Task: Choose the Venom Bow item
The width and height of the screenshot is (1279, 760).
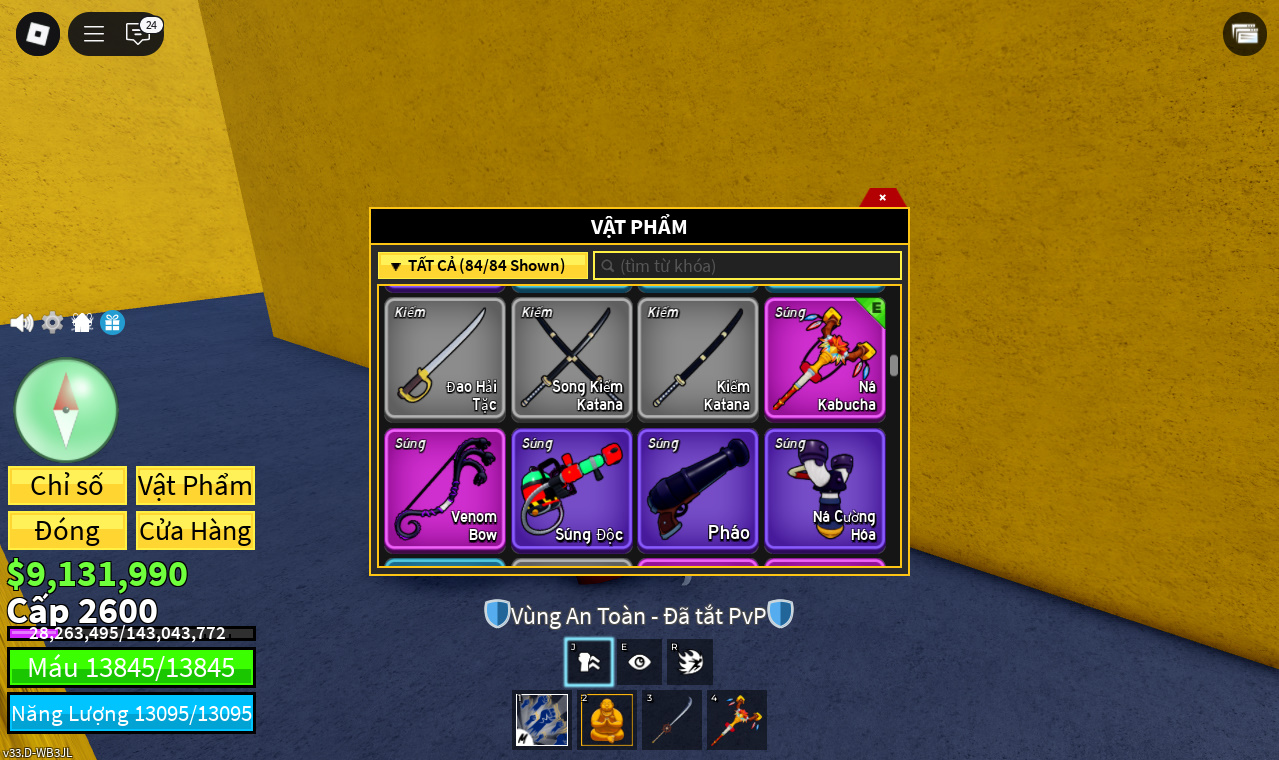Action: 445,489
